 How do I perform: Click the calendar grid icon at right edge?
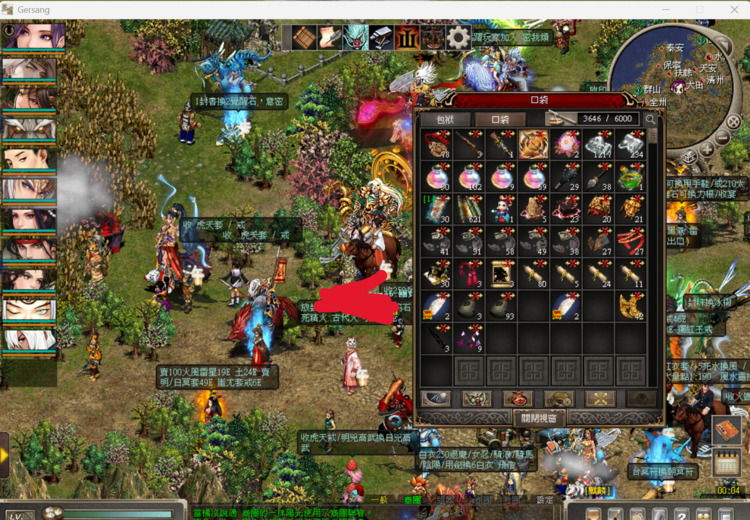(x=727, y=463)
